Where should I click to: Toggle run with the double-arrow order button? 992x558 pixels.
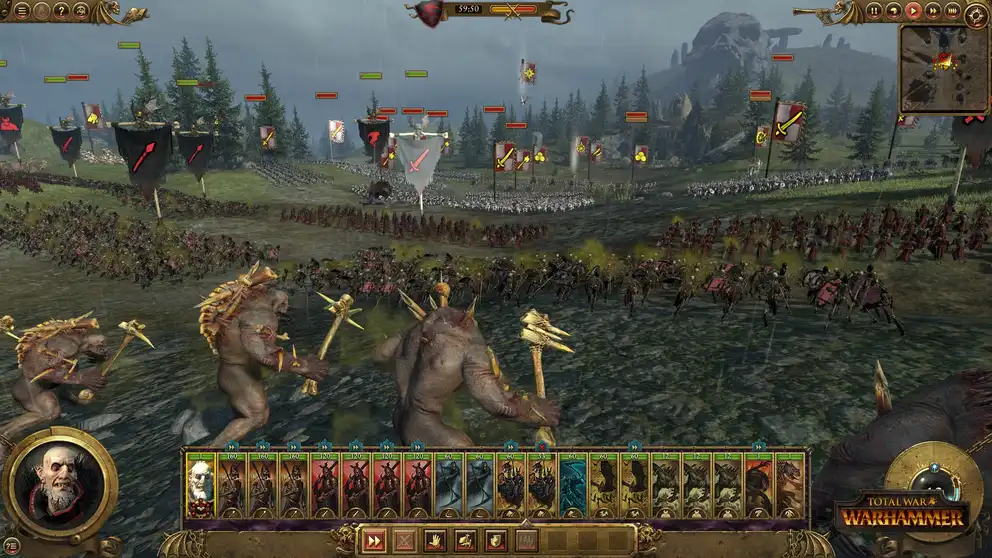pos(373,541)
